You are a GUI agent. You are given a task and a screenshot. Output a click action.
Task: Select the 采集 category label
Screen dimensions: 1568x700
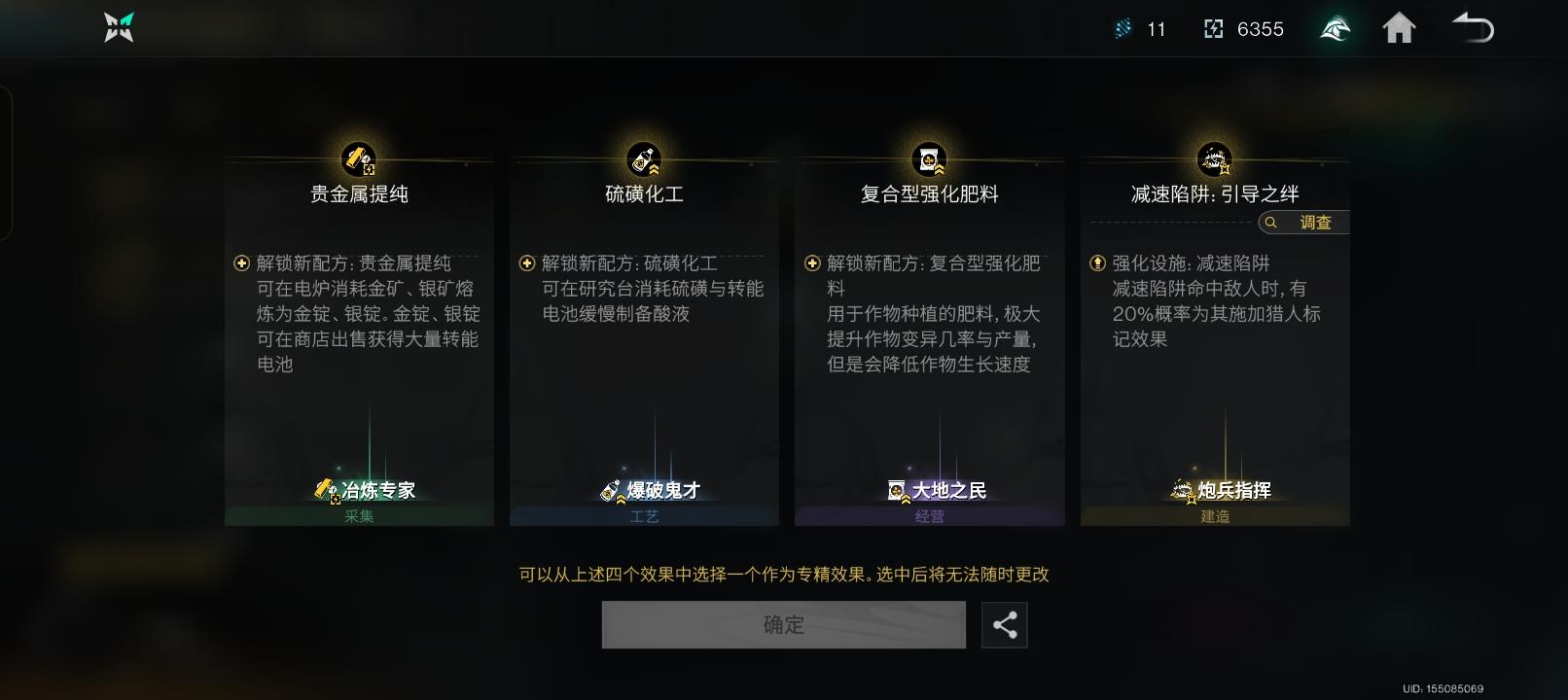357,516
